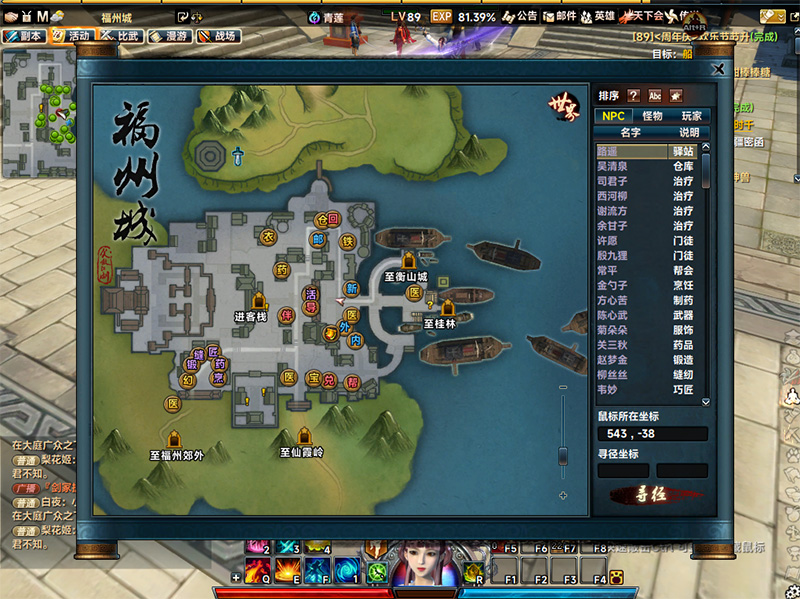Image resolution: width=800 pixels, height=599 pixels.
Task: Open the 活动 events panel
Action: (72, 35)
